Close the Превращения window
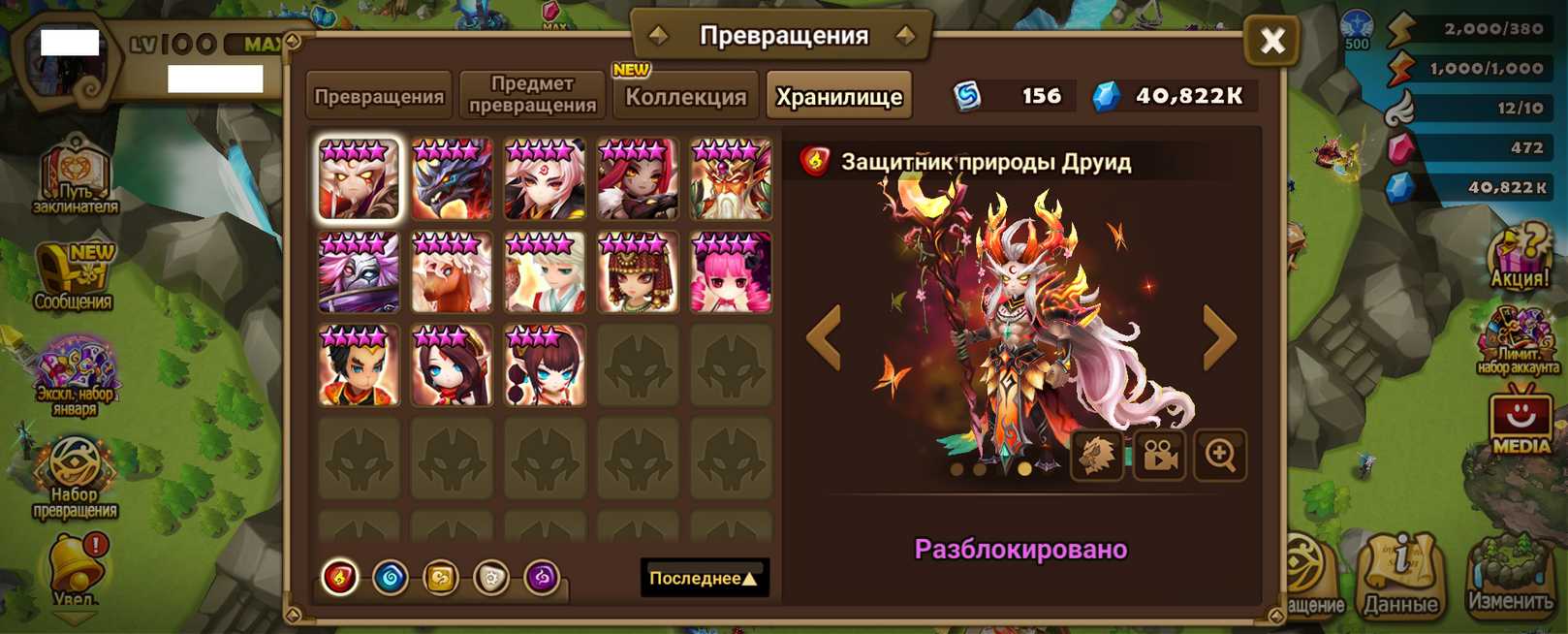Screen dimensions: 1568x634 (x=1271, y=41)
